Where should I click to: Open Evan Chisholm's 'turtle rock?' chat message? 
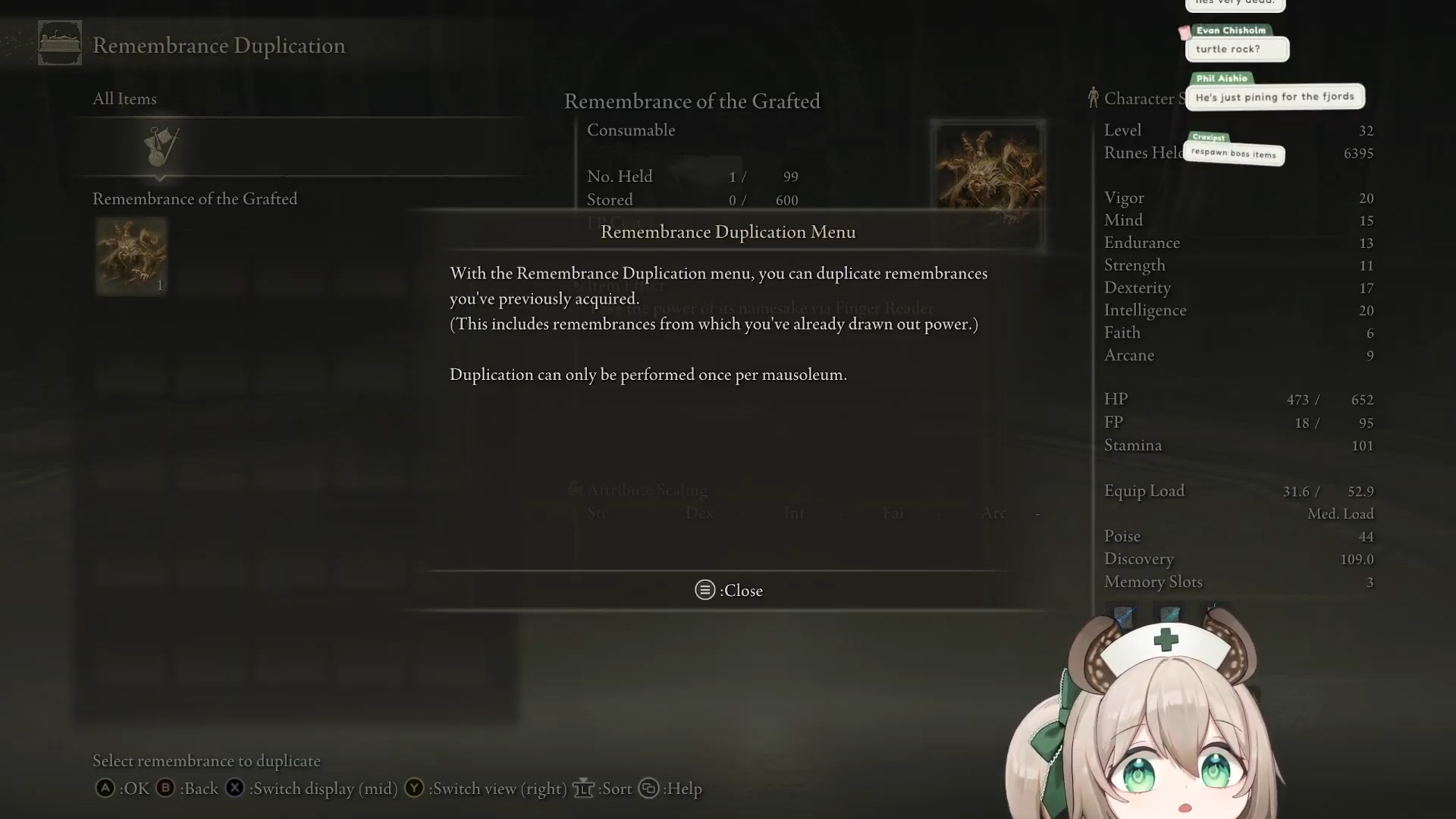(1236, 49)
